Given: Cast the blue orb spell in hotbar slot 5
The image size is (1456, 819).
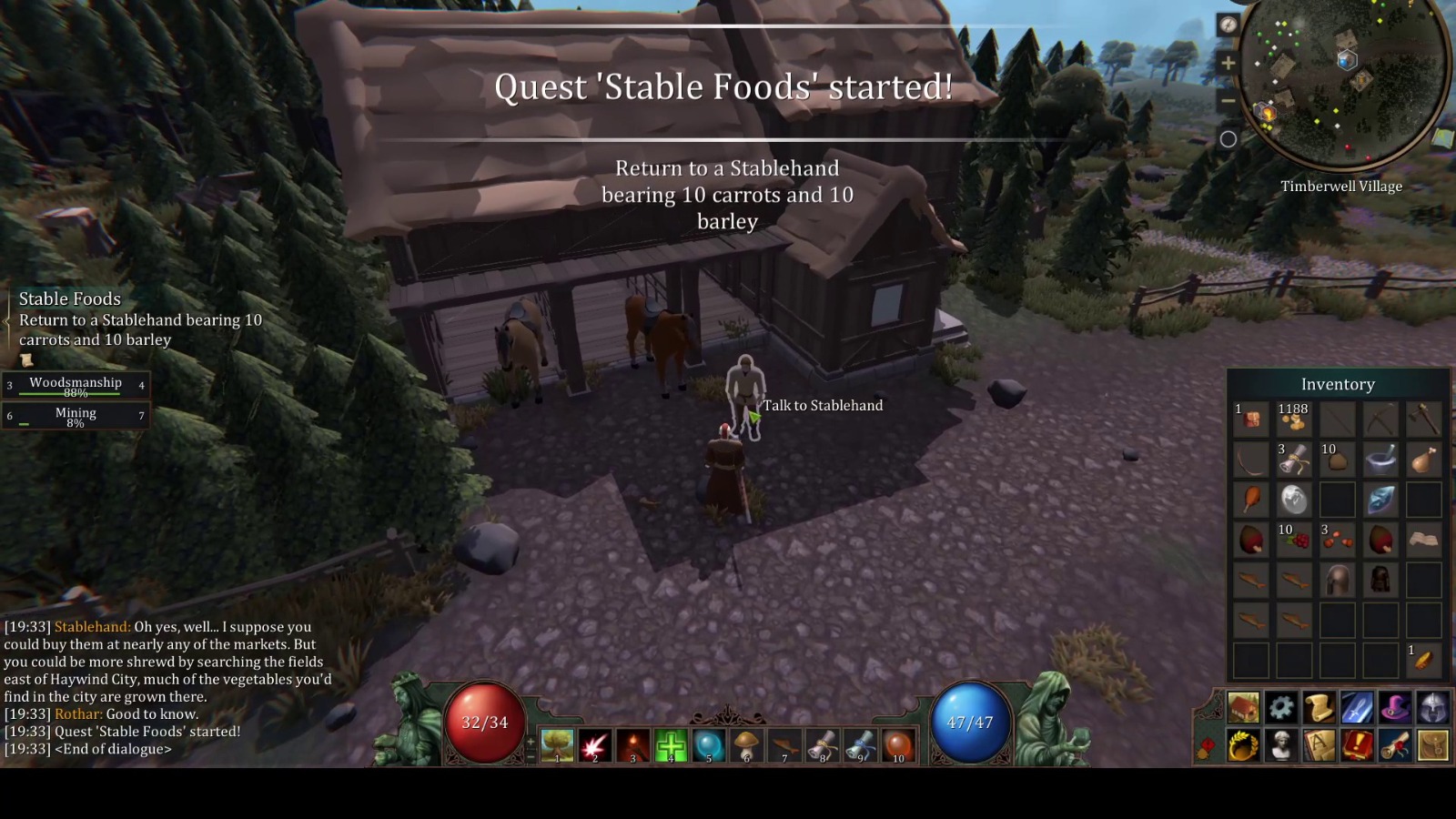Looking at the screenshot, I should [x=708, y=744].
